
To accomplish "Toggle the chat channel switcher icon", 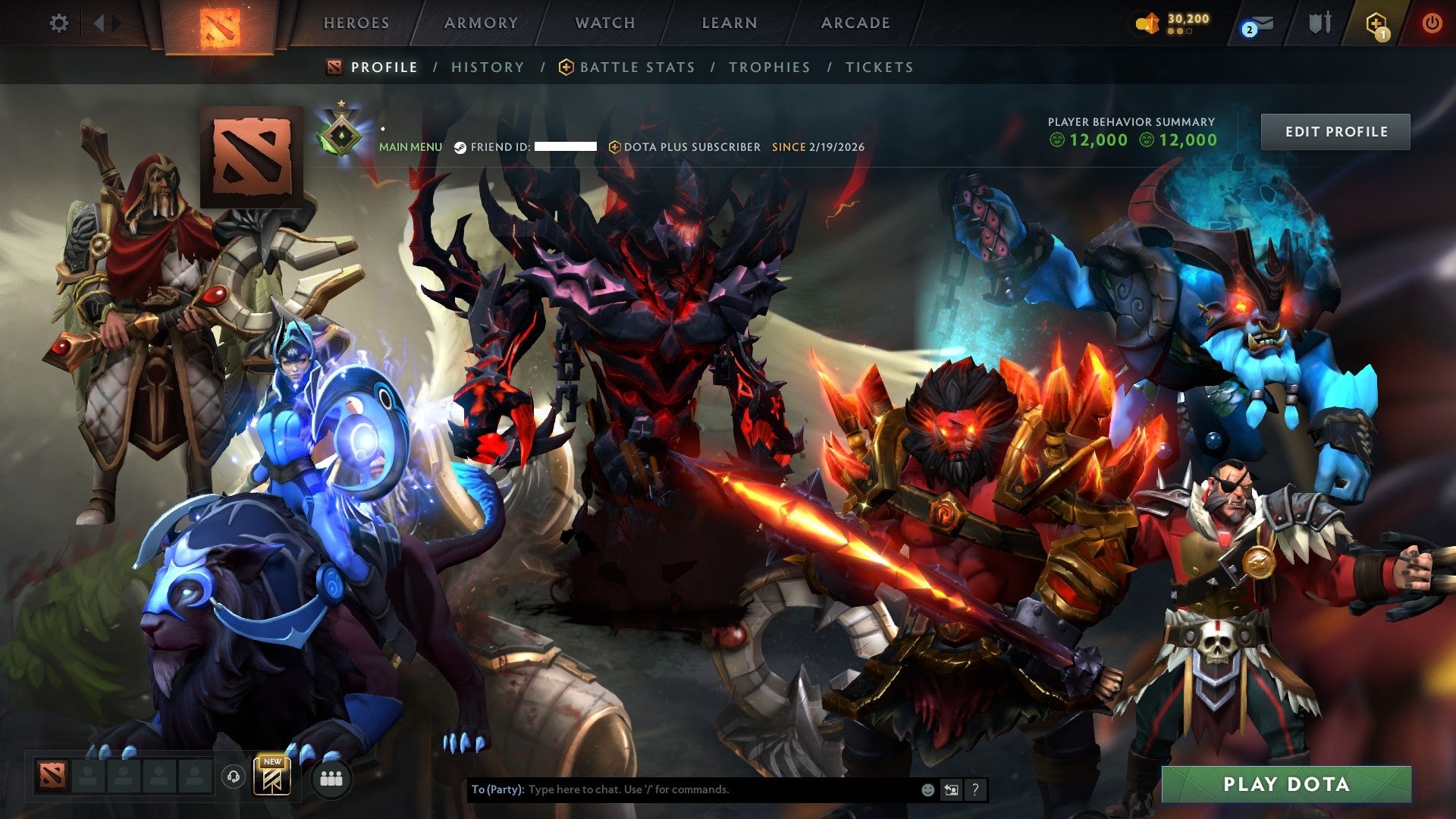I will pyautogui.click(x=951, y=789).
